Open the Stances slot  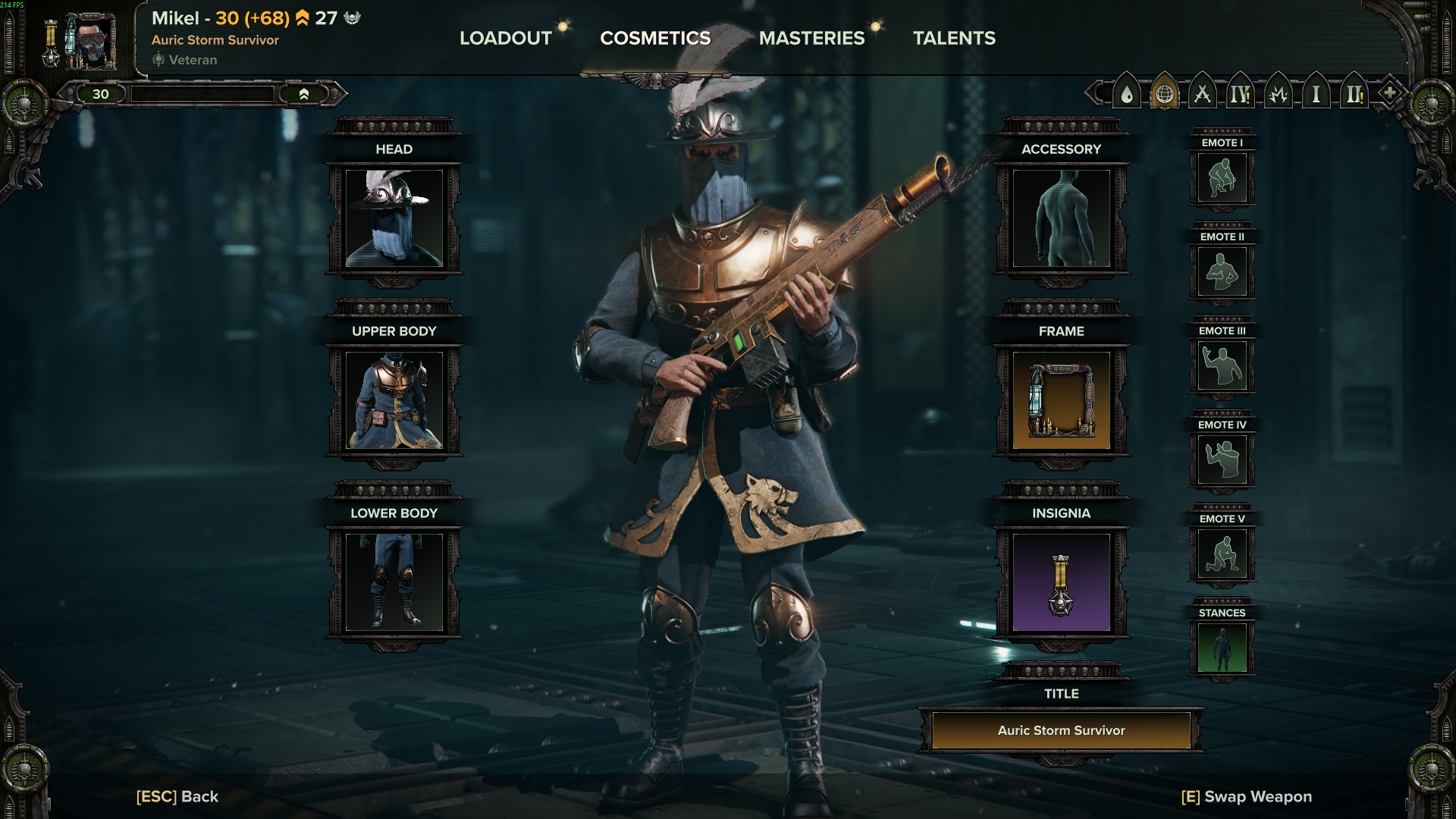coord(1222,648)
